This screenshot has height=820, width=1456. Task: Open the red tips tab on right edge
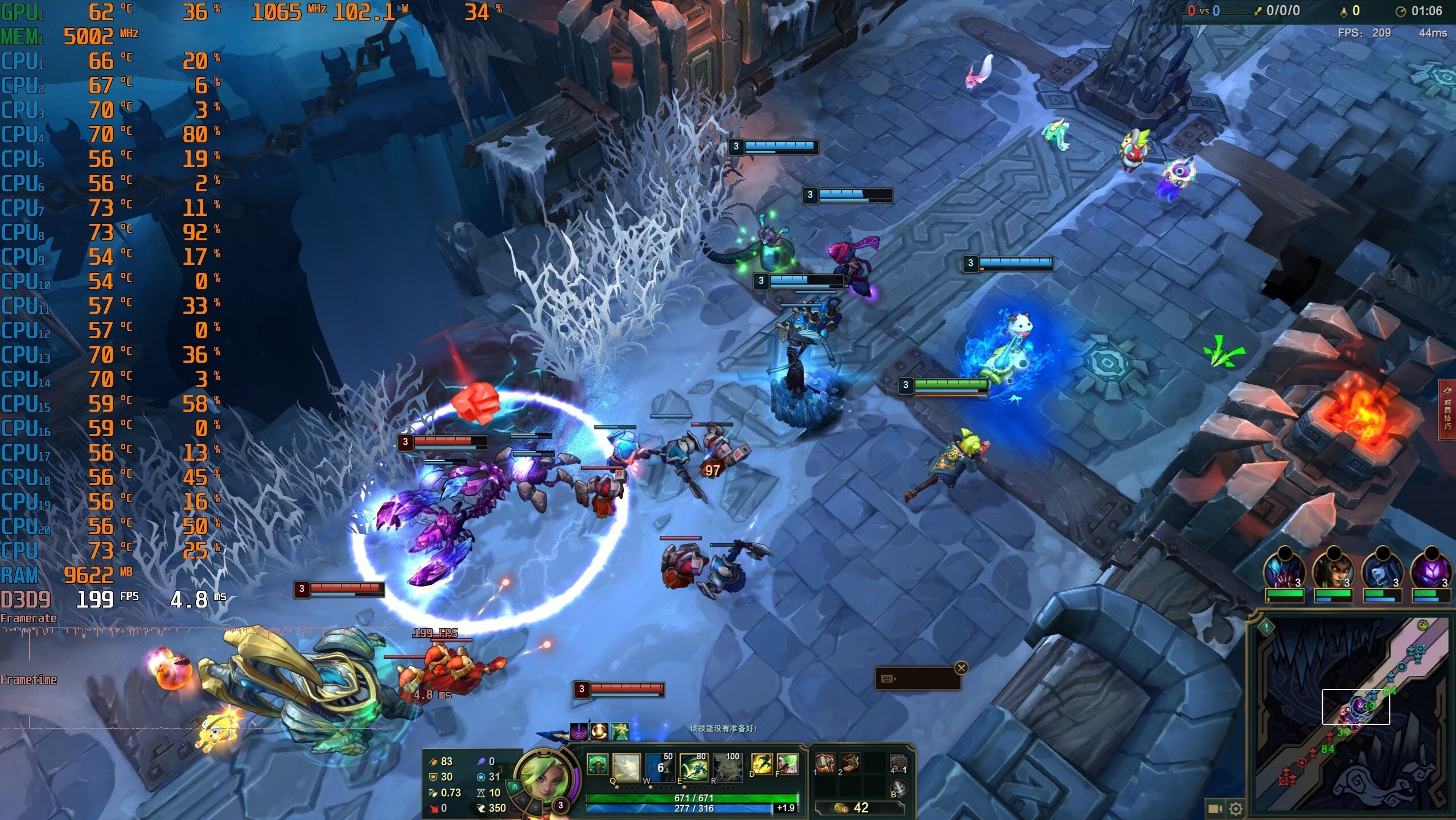coord(1448,410)
